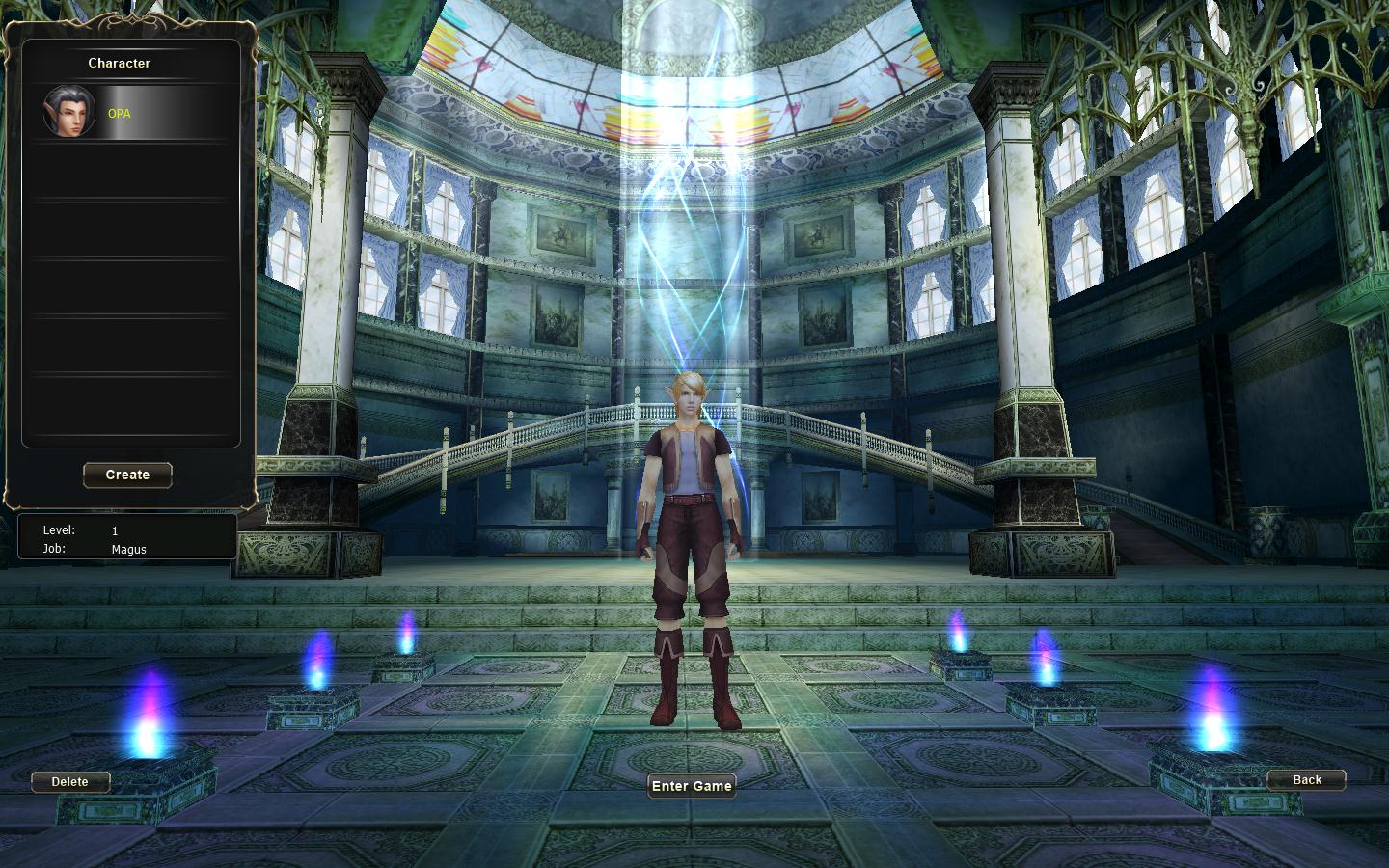Click the Create character button
This screenshot has height=868, width=1389.
(x=127, y=475)
